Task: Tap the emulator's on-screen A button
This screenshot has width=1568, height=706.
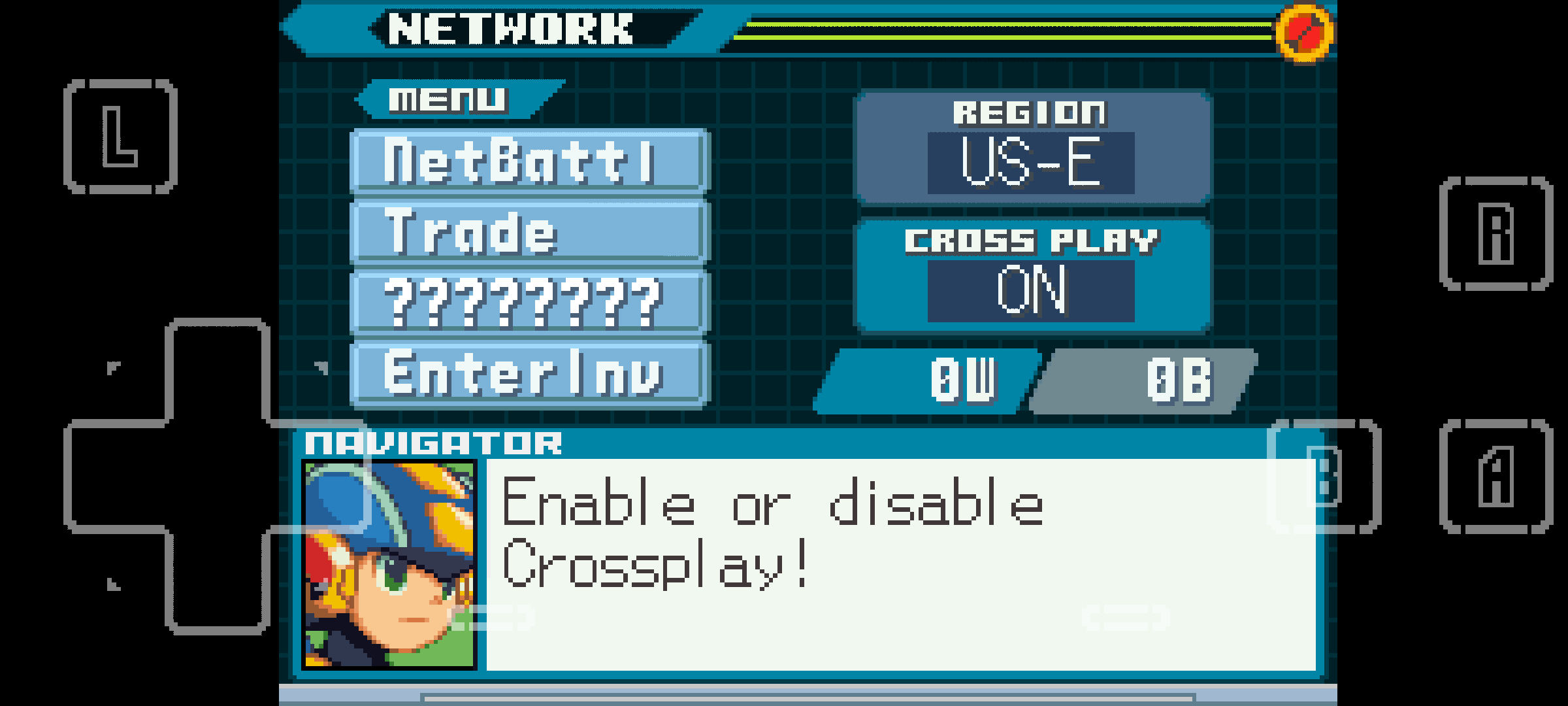Action: pyautogui.click(x=1496, y=477)
